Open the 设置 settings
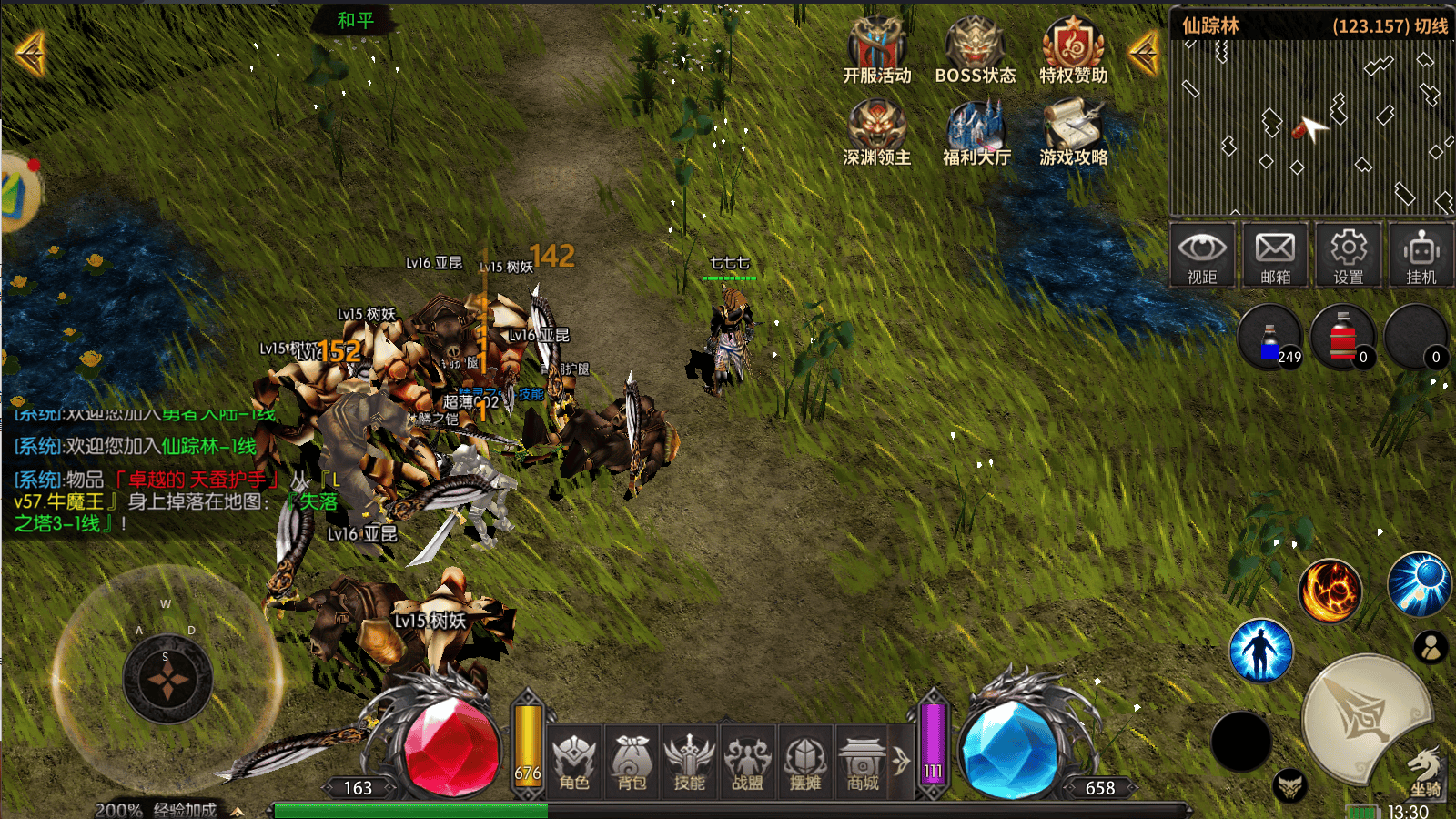 (1348, 255)
